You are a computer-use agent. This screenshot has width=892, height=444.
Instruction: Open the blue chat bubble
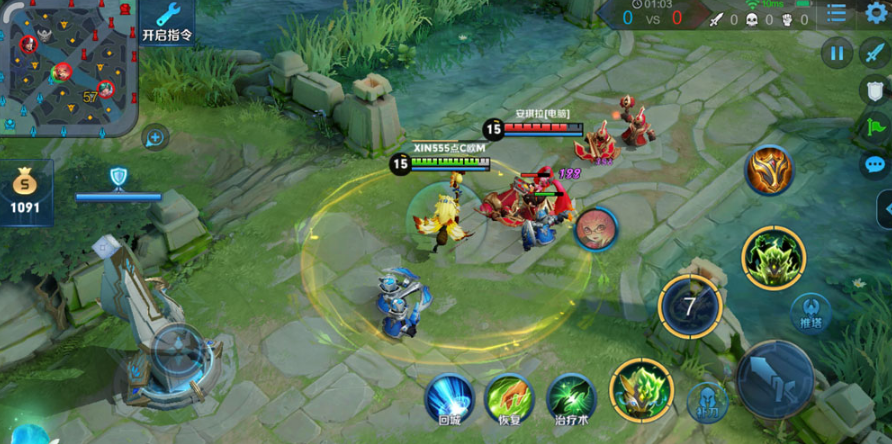click(876, 164)
